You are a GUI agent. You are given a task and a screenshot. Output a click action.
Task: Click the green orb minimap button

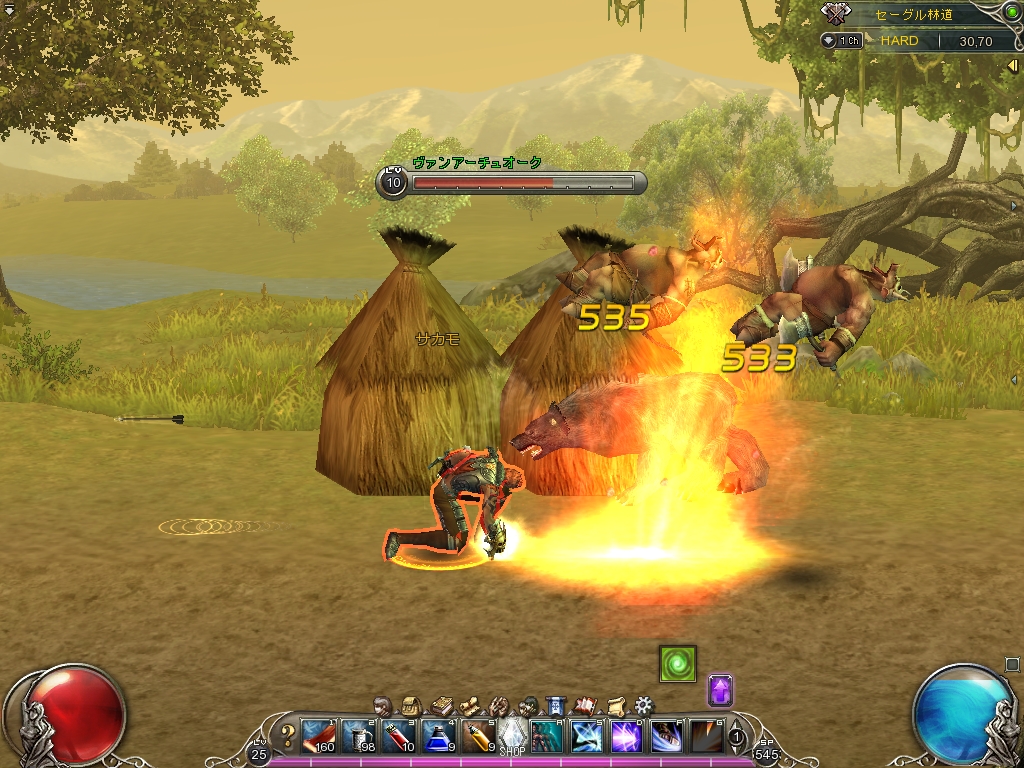[x=1011, y=12]
